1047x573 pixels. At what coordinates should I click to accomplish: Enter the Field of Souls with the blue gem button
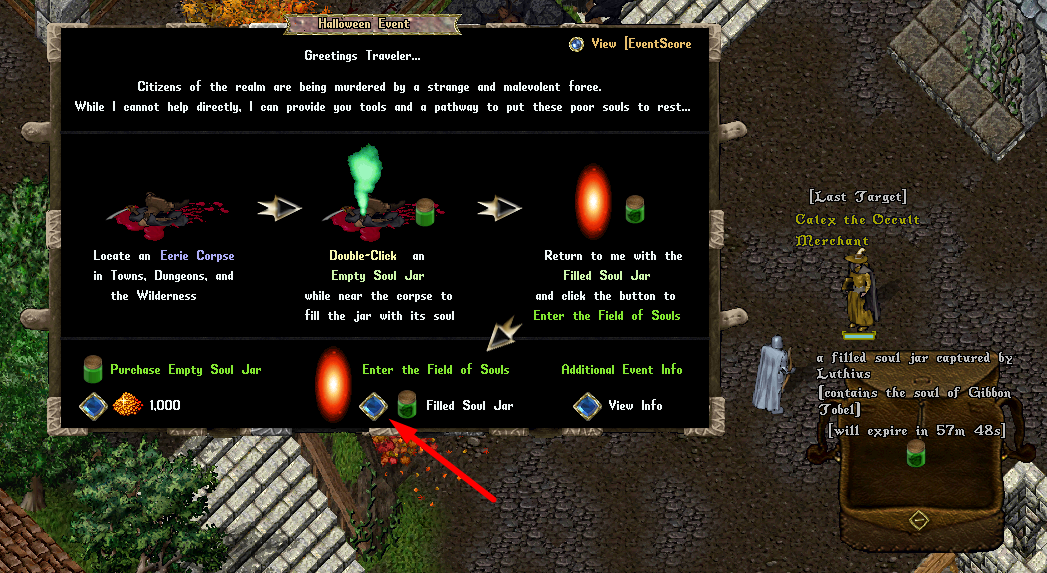(373, 405)
